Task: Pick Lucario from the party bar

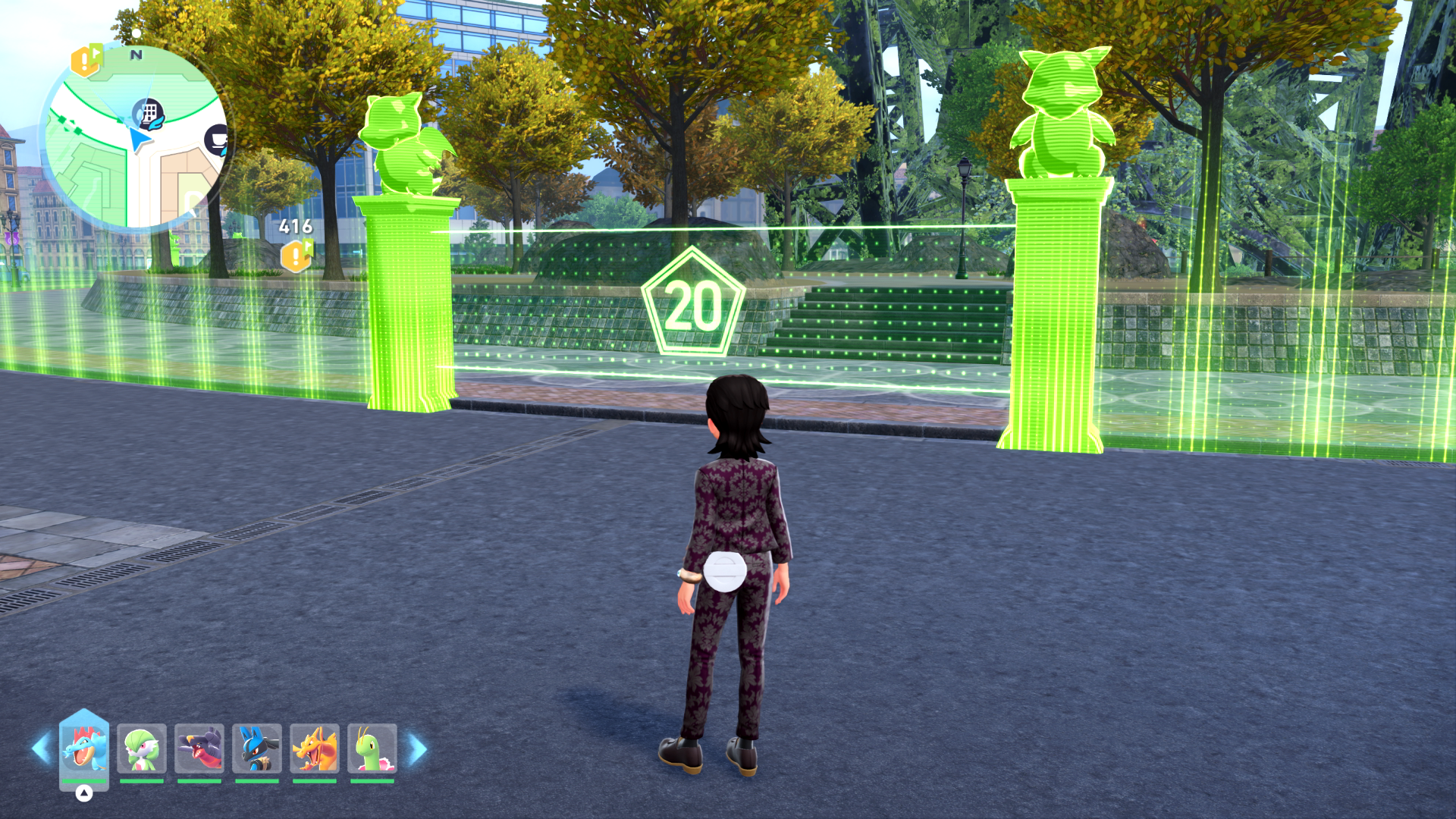Action: pyautogui.click(x=257, y=748)
